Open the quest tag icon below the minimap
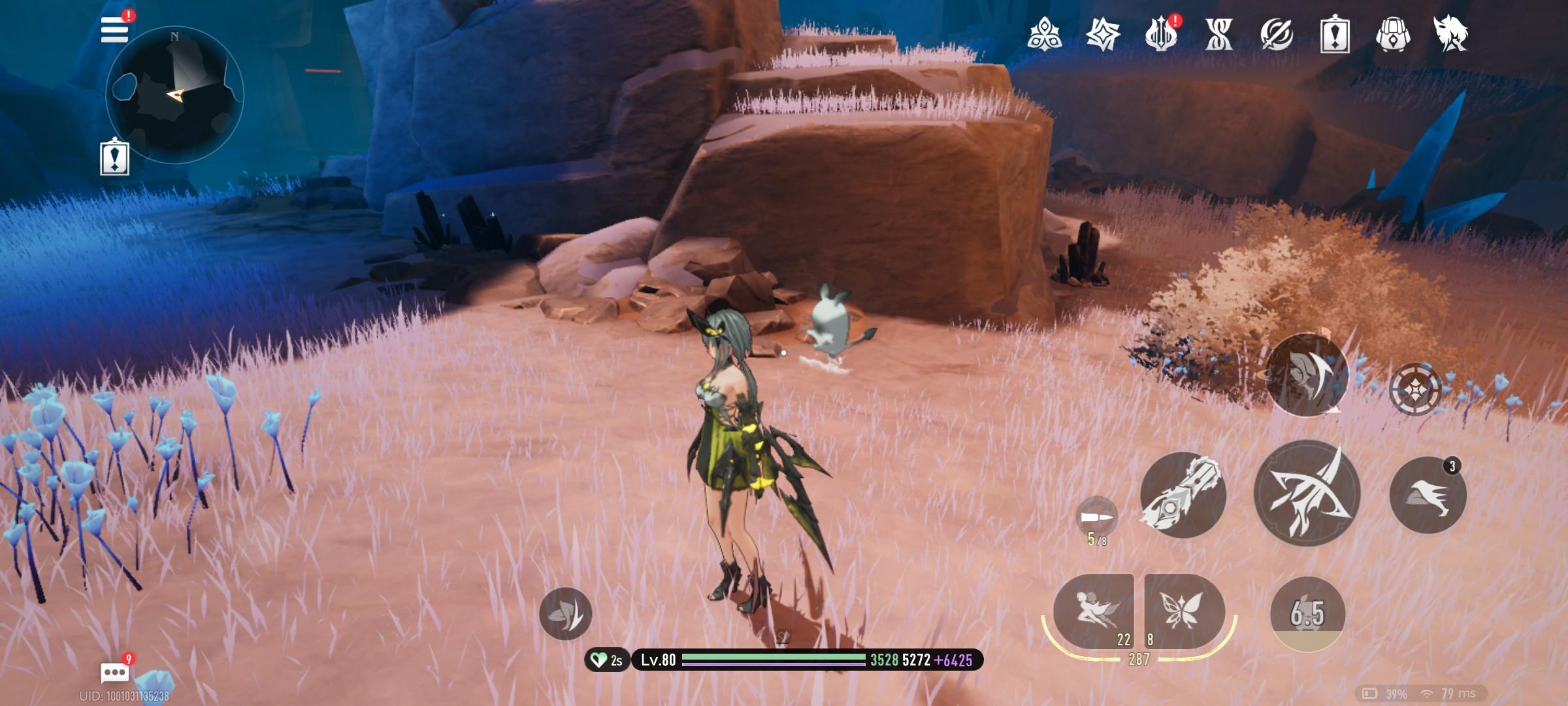 pos(114,158)
